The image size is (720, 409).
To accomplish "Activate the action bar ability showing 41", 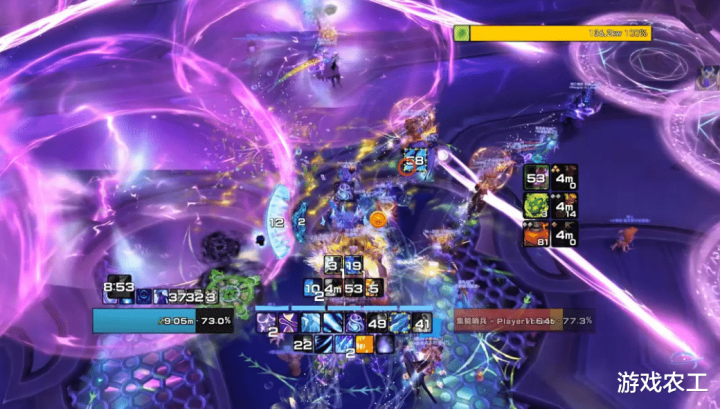I will (x=421, y=322).
